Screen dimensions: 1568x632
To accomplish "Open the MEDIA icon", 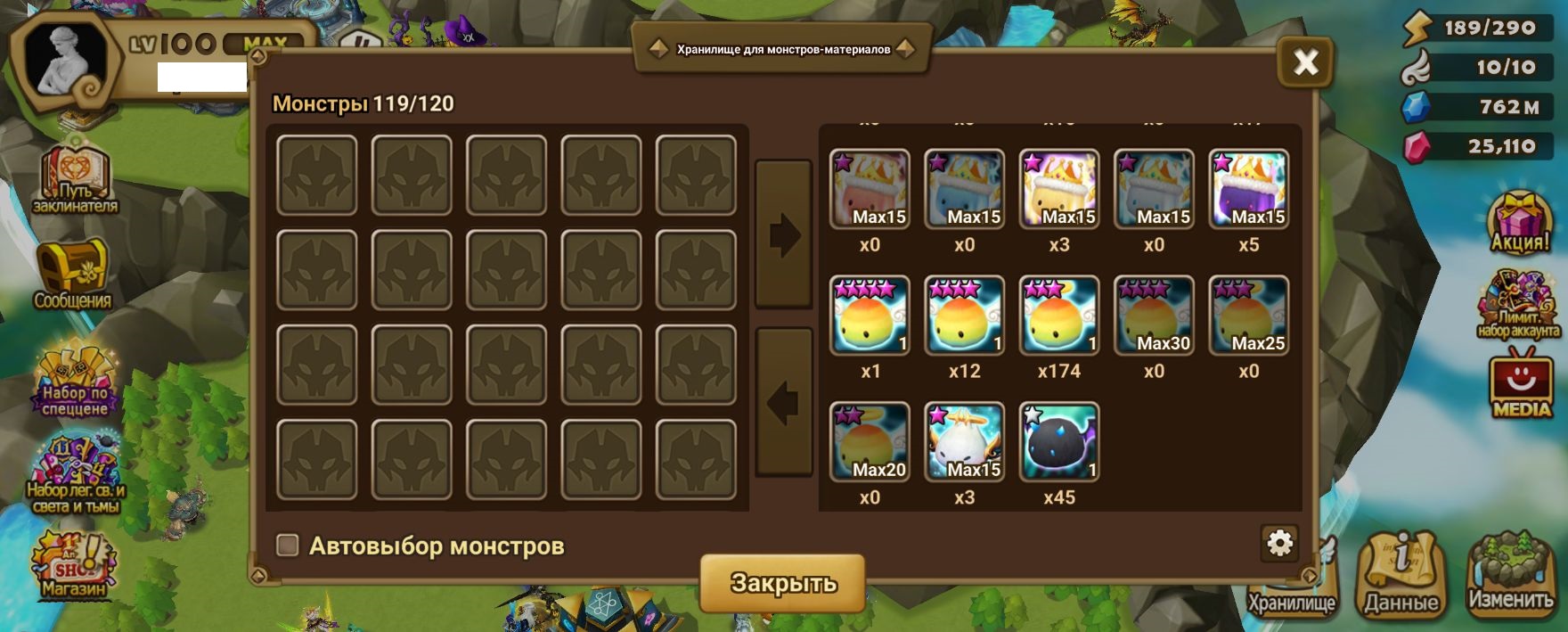I will point(1521,386).
